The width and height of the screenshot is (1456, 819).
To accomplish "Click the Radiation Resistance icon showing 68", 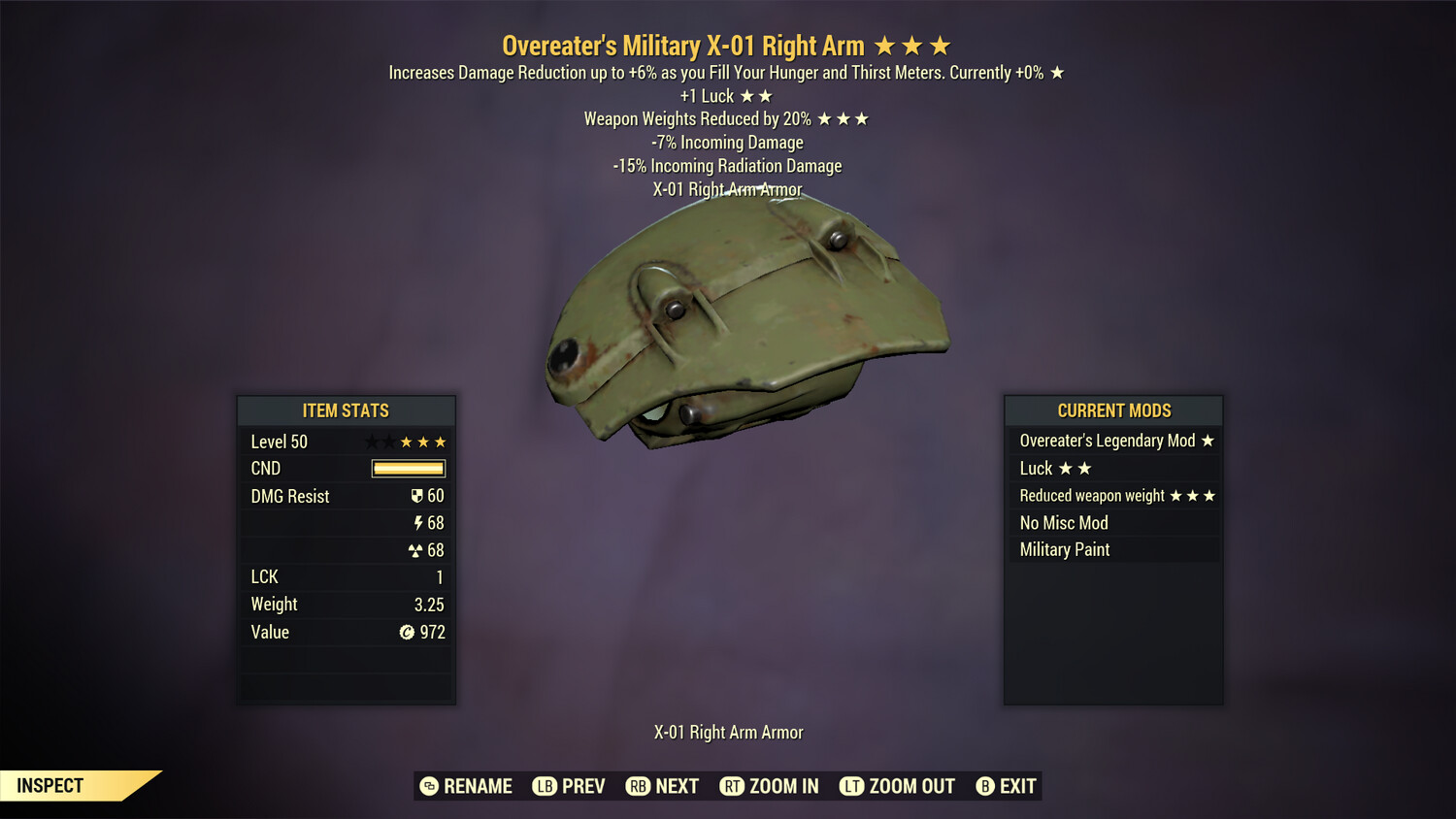I will pyautogui.click(x=416, y=550).
